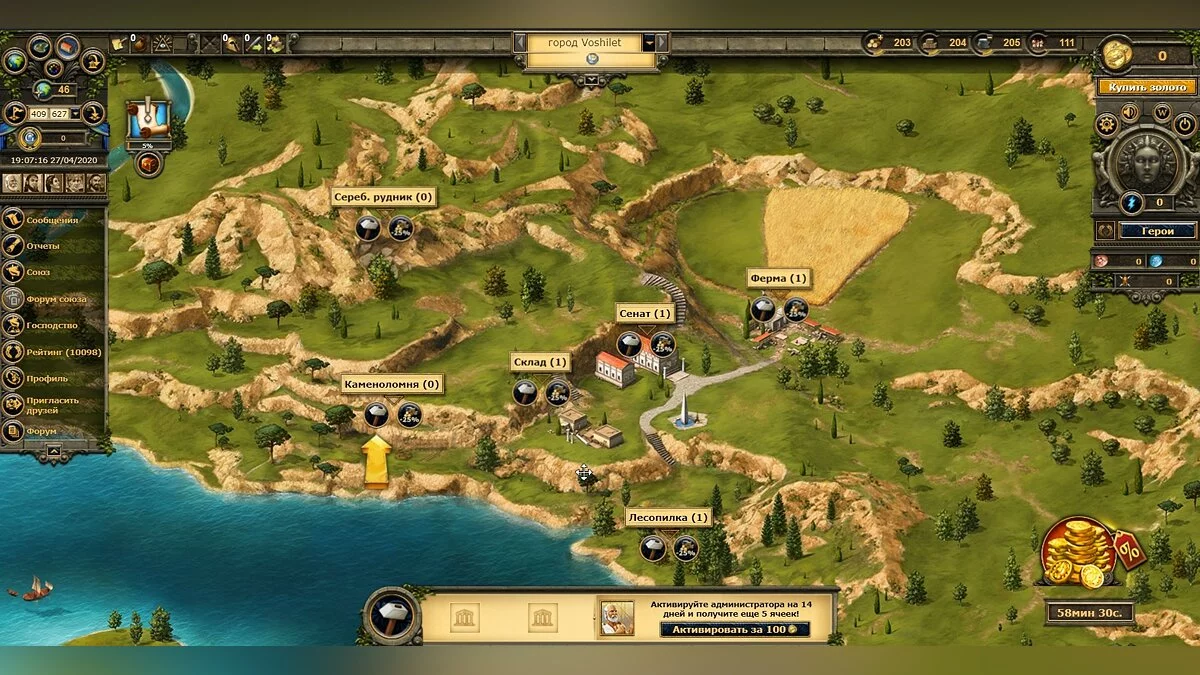Open the Отчеты (Reports) menu entry
The height and width of the screenshot is (675, 1200).
click(x=44, y=246)
